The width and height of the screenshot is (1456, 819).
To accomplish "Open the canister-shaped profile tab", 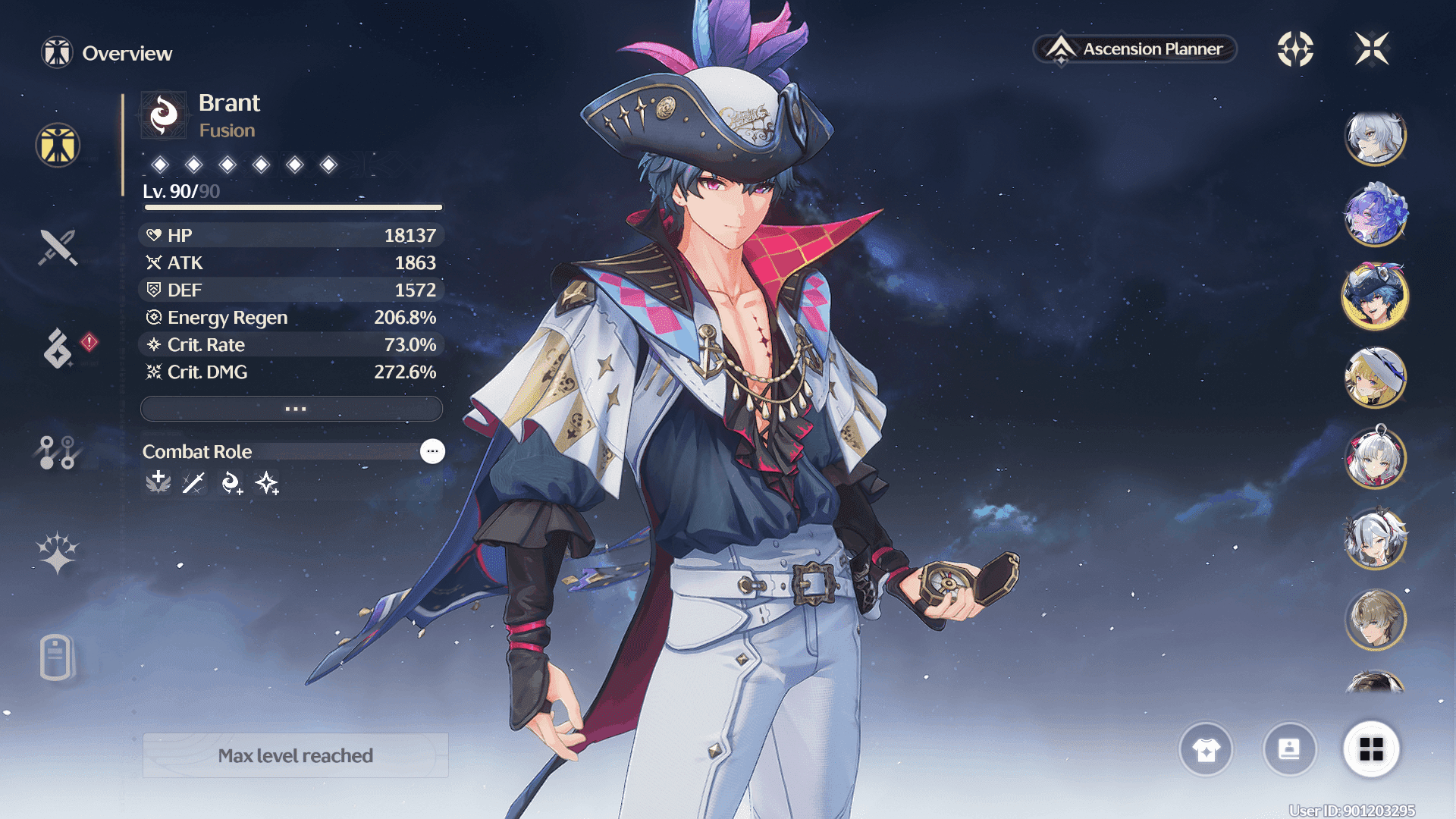I will (x=56, y=657).
